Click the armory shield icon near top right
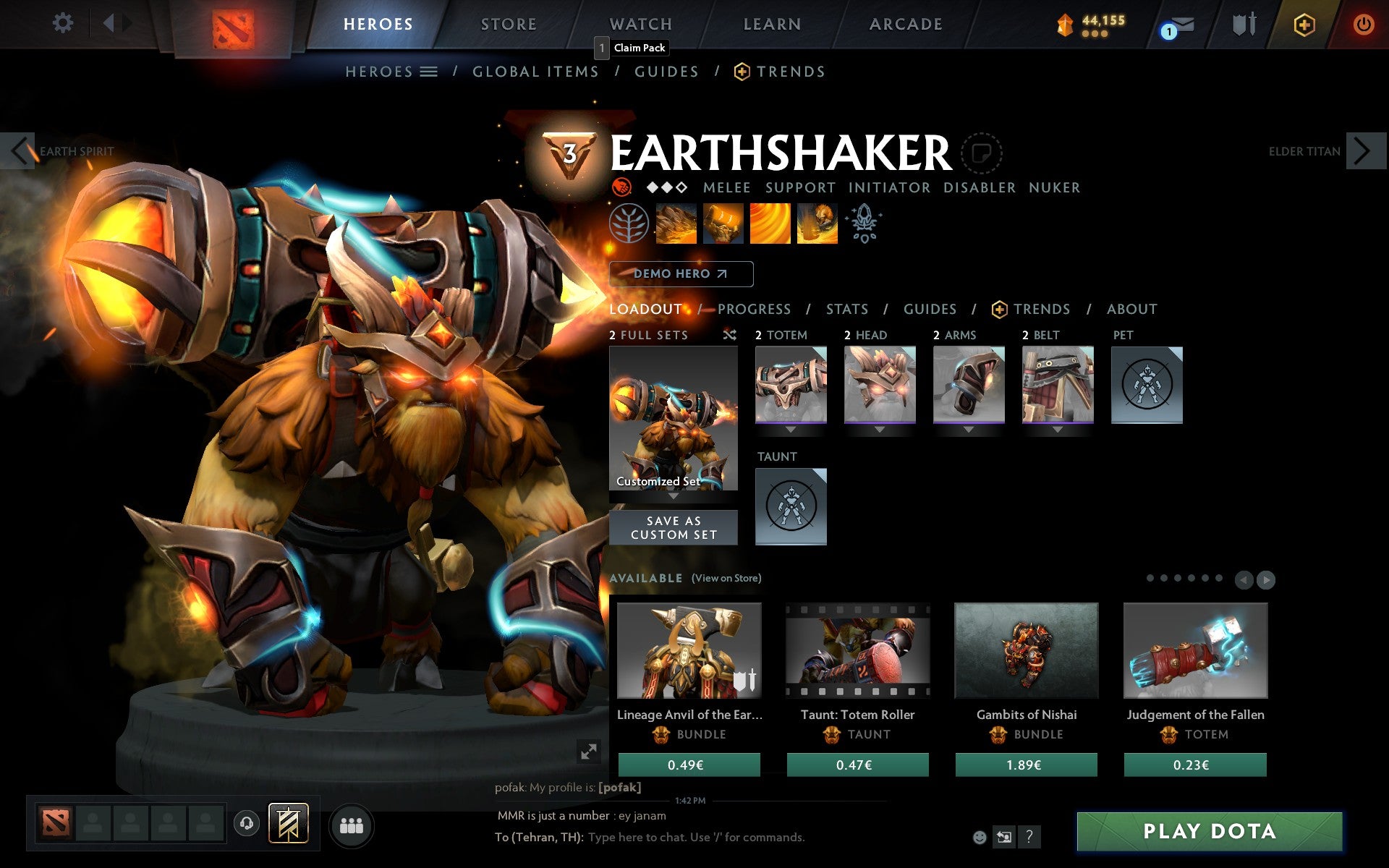Viewport: 1389px width, 868px height. 1246,23
